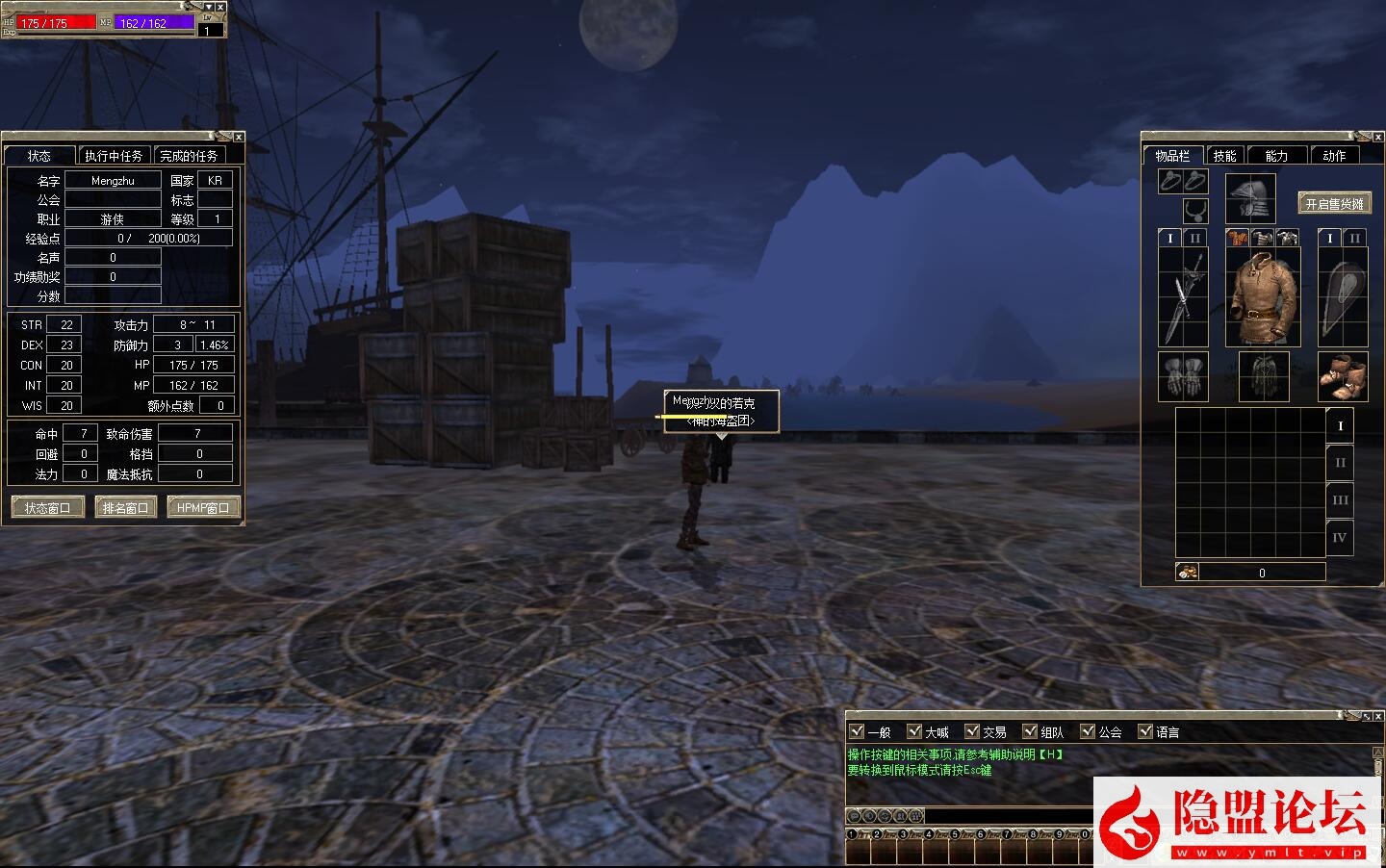
Task: Close the chat window
Action: point(1379,717)
